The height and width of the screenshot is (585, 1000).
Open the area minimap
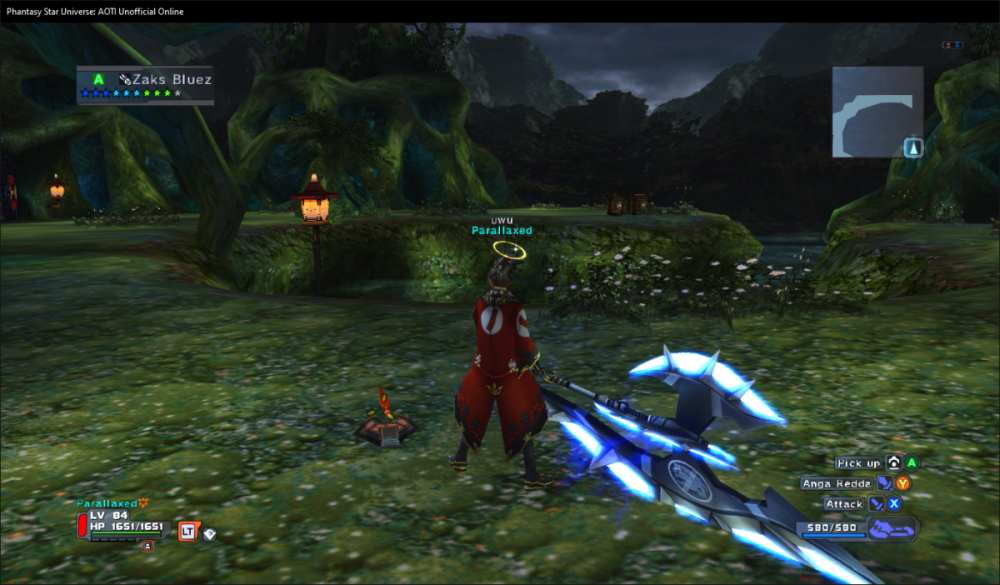877,111
